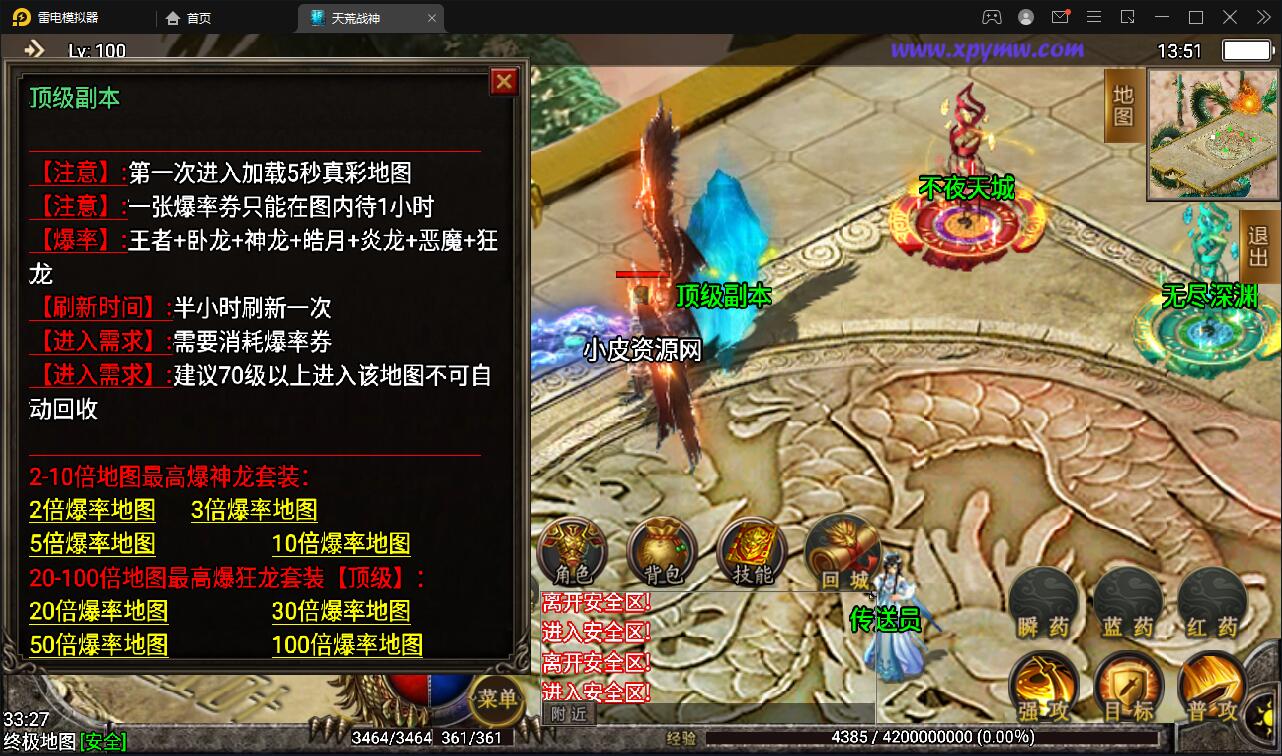Use the 回城 (Return to City) scroll icon
This screenshot has height=756, width=1282.
tap(841, 549)
